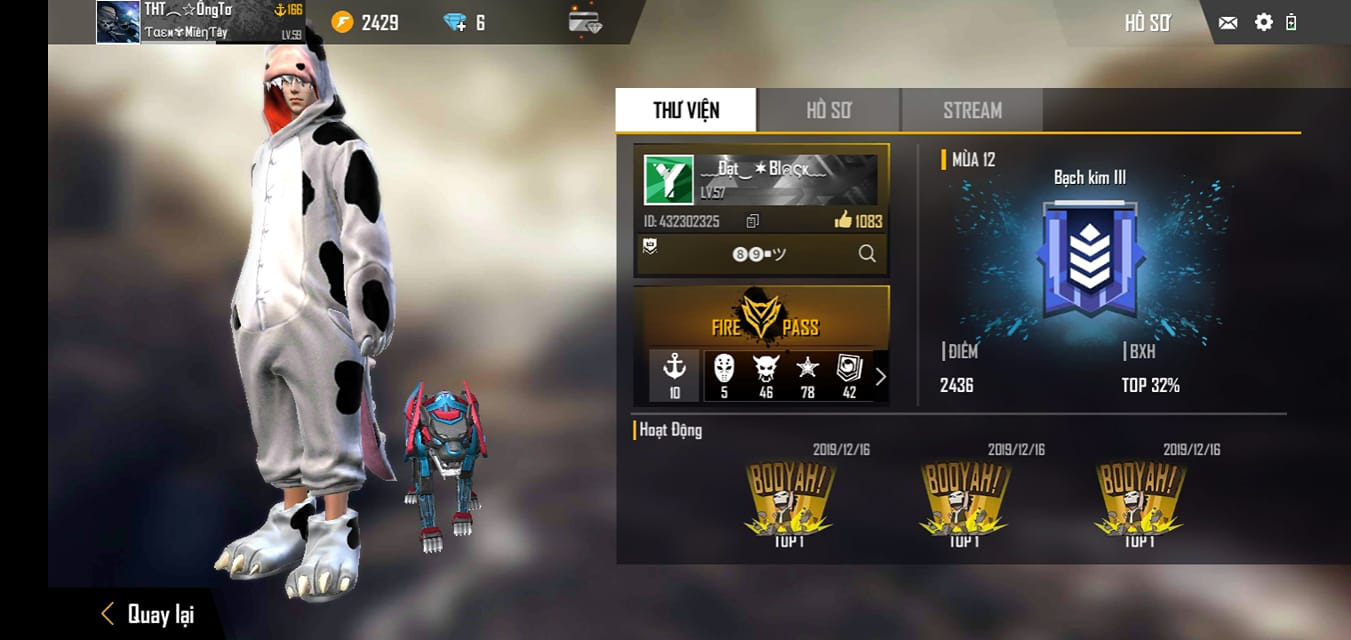Open the Fire Pass banner
This screenshot has width=1351, height=640.
tap(761, 316)
